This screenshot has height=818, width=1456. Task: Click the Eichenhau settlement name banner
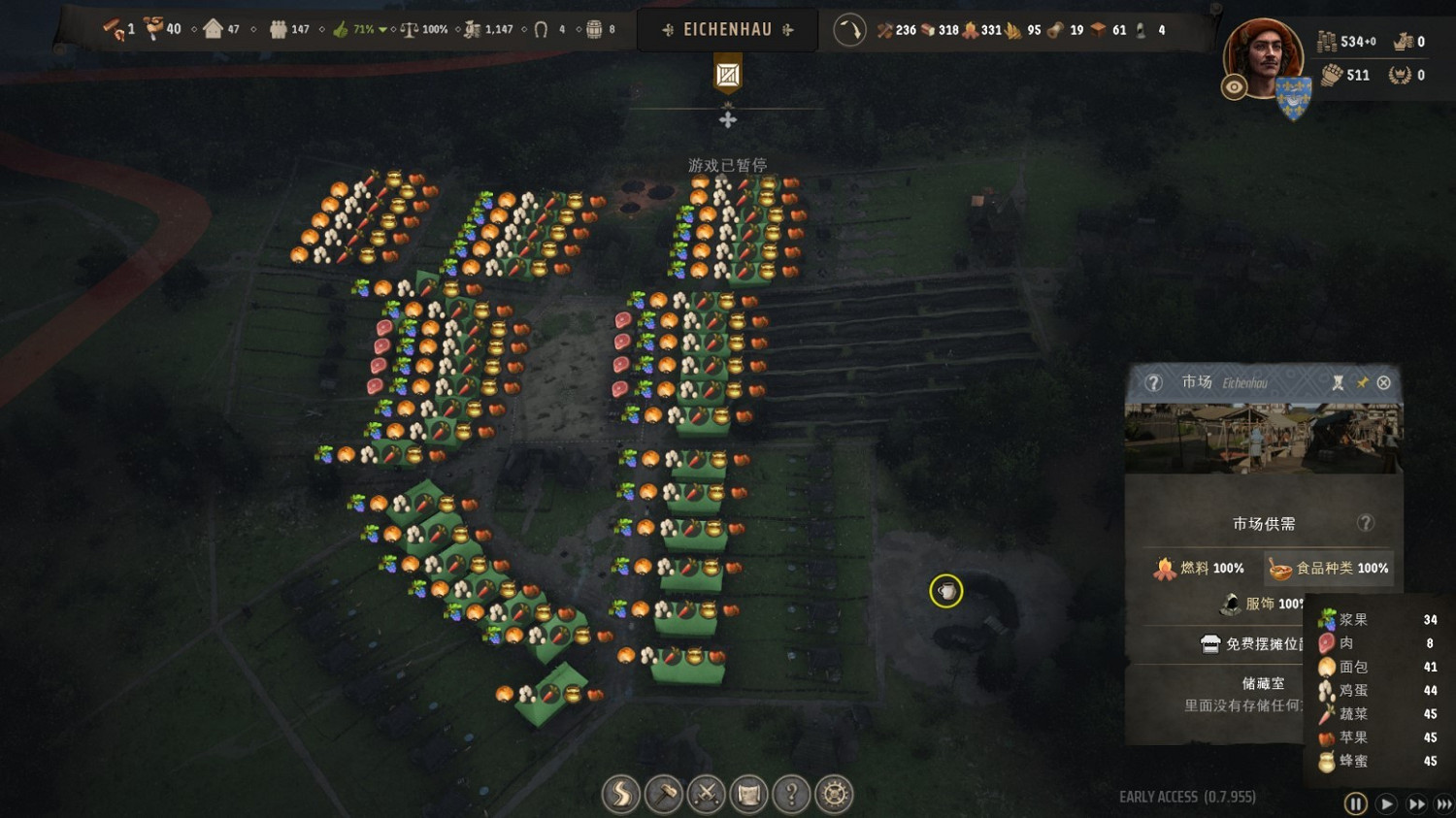[727, 30]
